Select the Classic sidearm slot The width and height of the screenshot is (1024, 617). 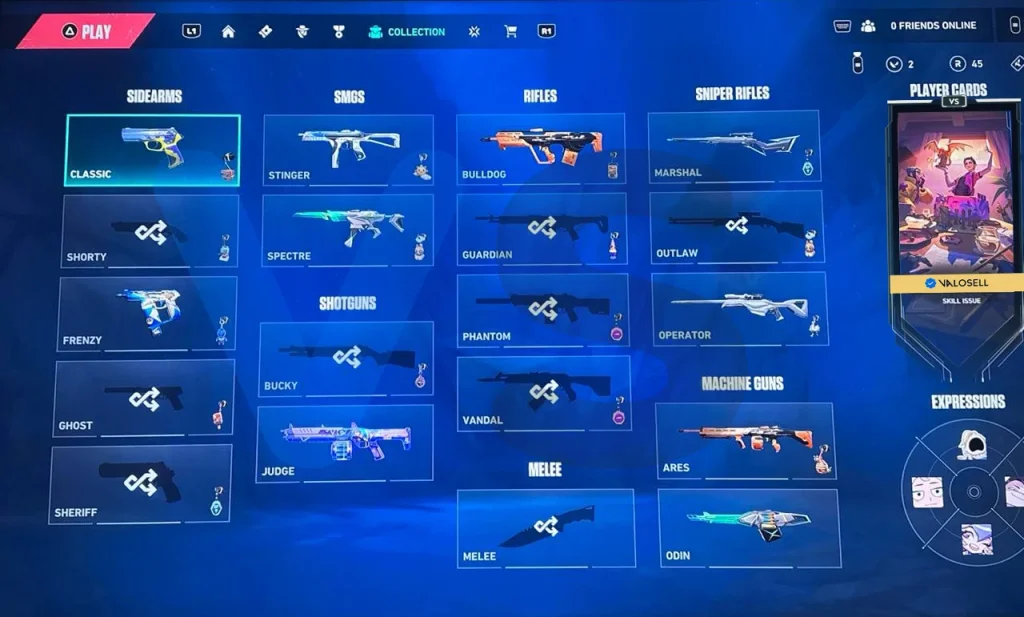(152, 150)
